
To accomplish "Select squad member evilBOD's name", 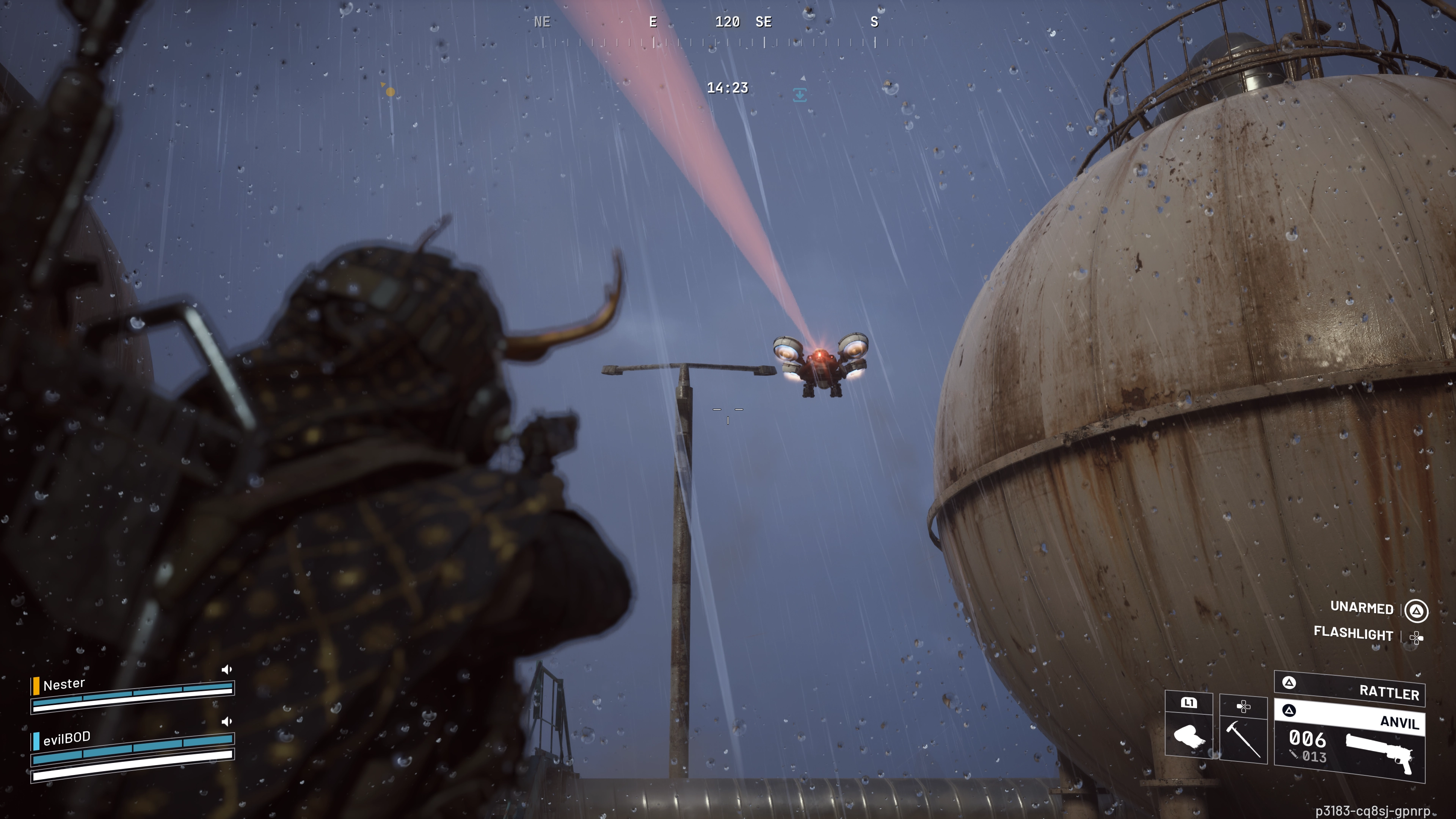I will (67, 738).
